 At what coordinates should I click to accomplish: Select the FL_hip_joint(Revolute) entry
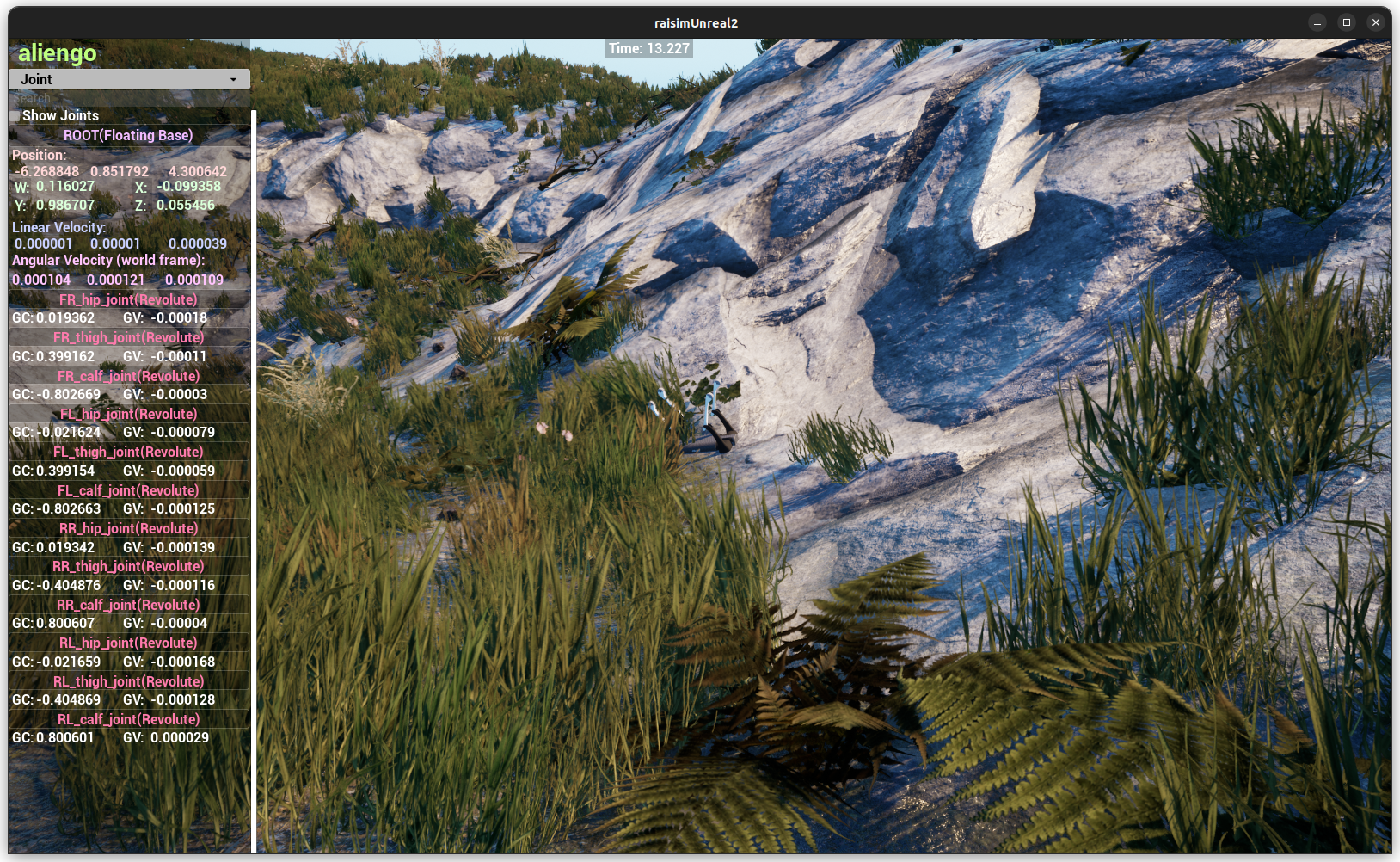(127, 414)
